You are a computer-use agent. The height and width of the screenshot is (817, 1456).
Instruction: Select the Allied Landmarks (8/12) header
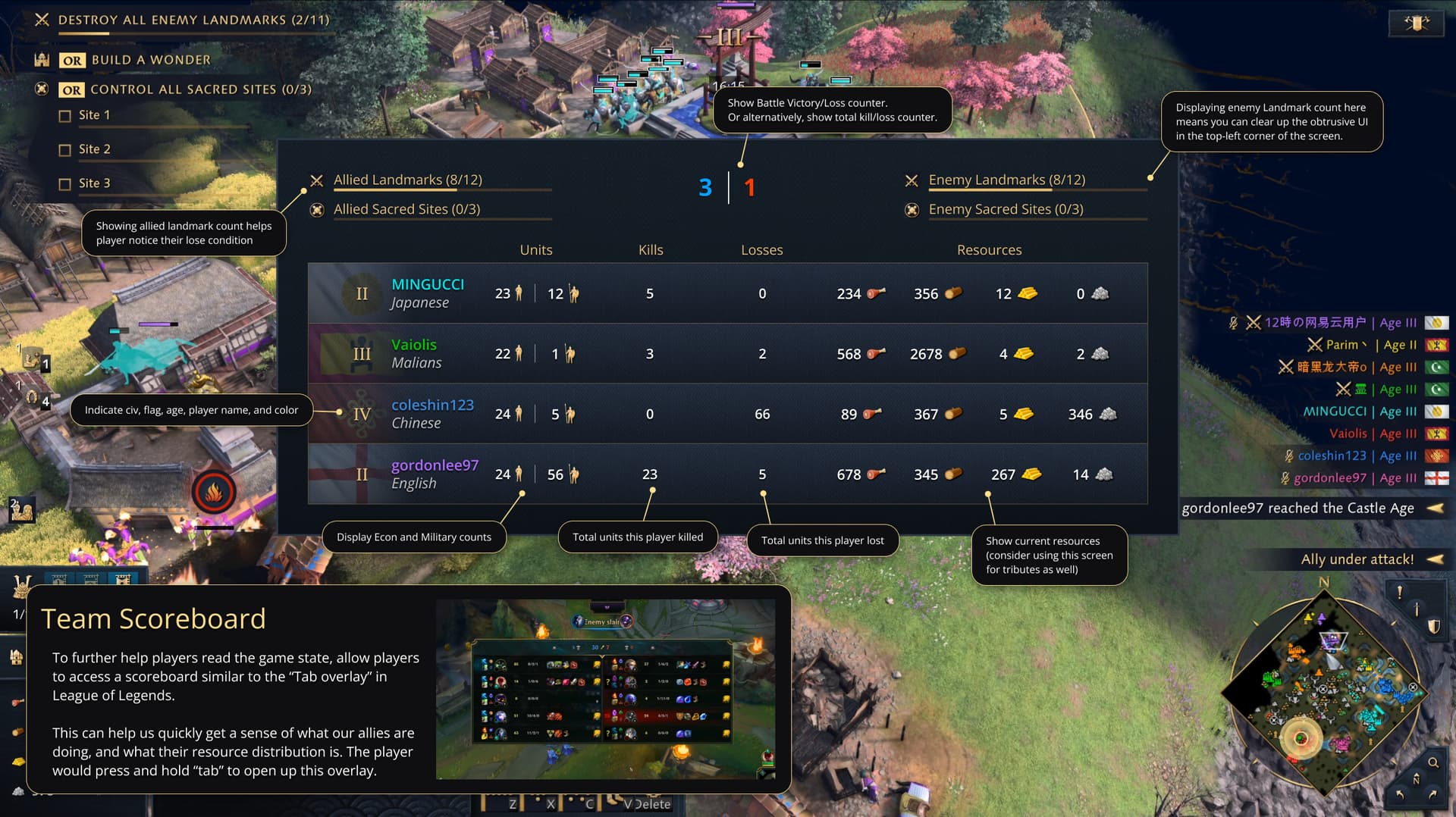[x=407, y=180]
